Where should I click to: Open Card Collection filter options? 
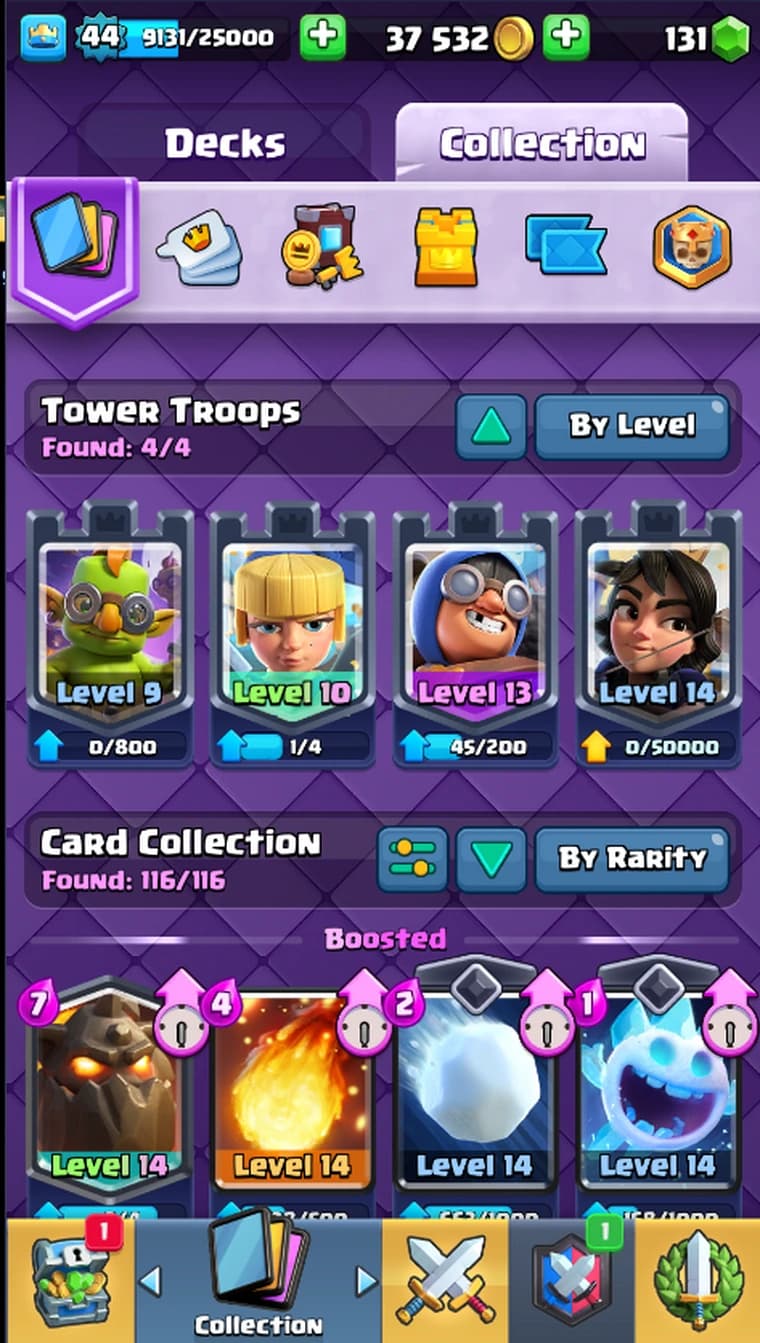pyautogui.click(x=412, y=858)
